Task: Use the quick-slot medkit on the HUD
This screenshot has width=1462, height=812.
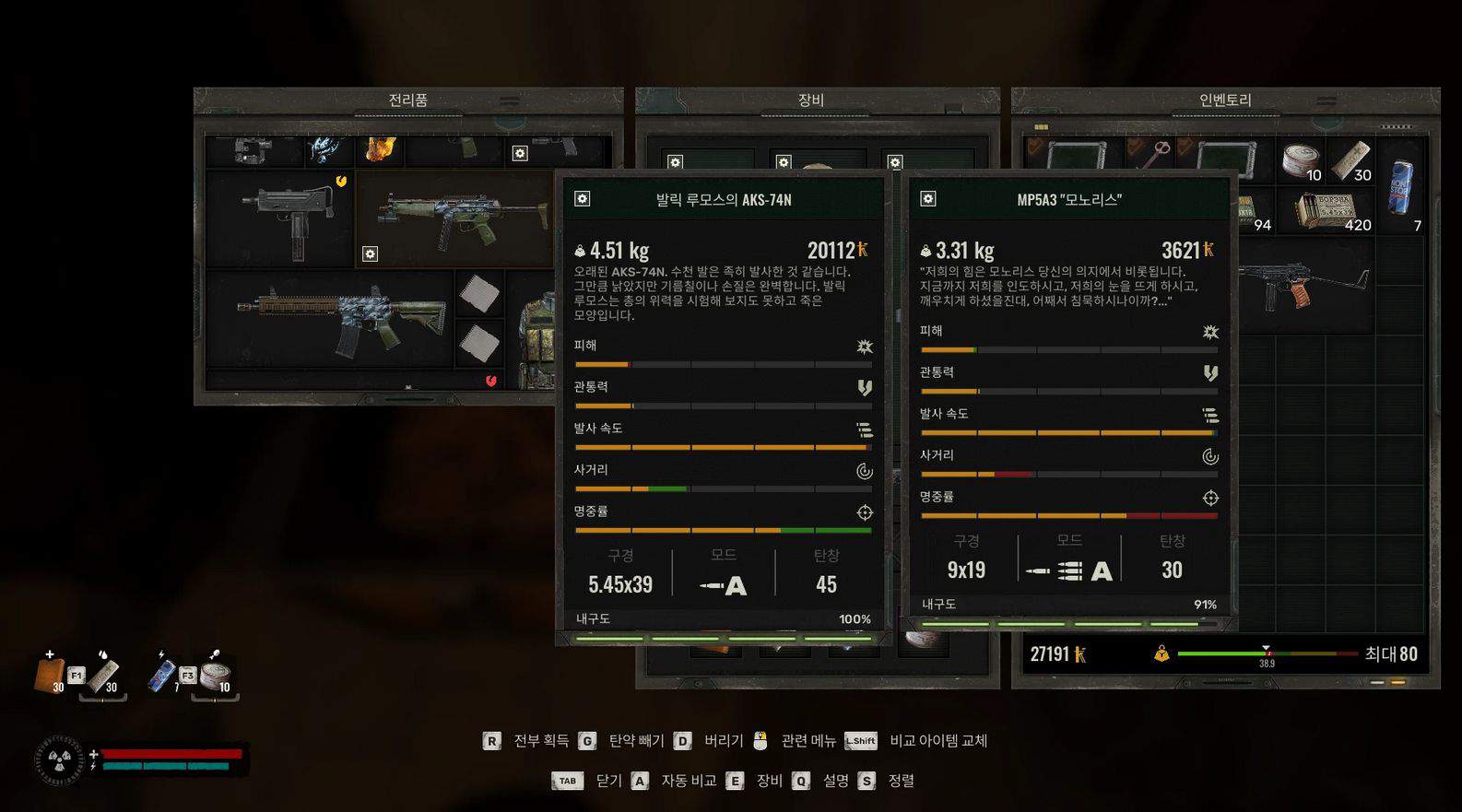Action: coord(51,674)
